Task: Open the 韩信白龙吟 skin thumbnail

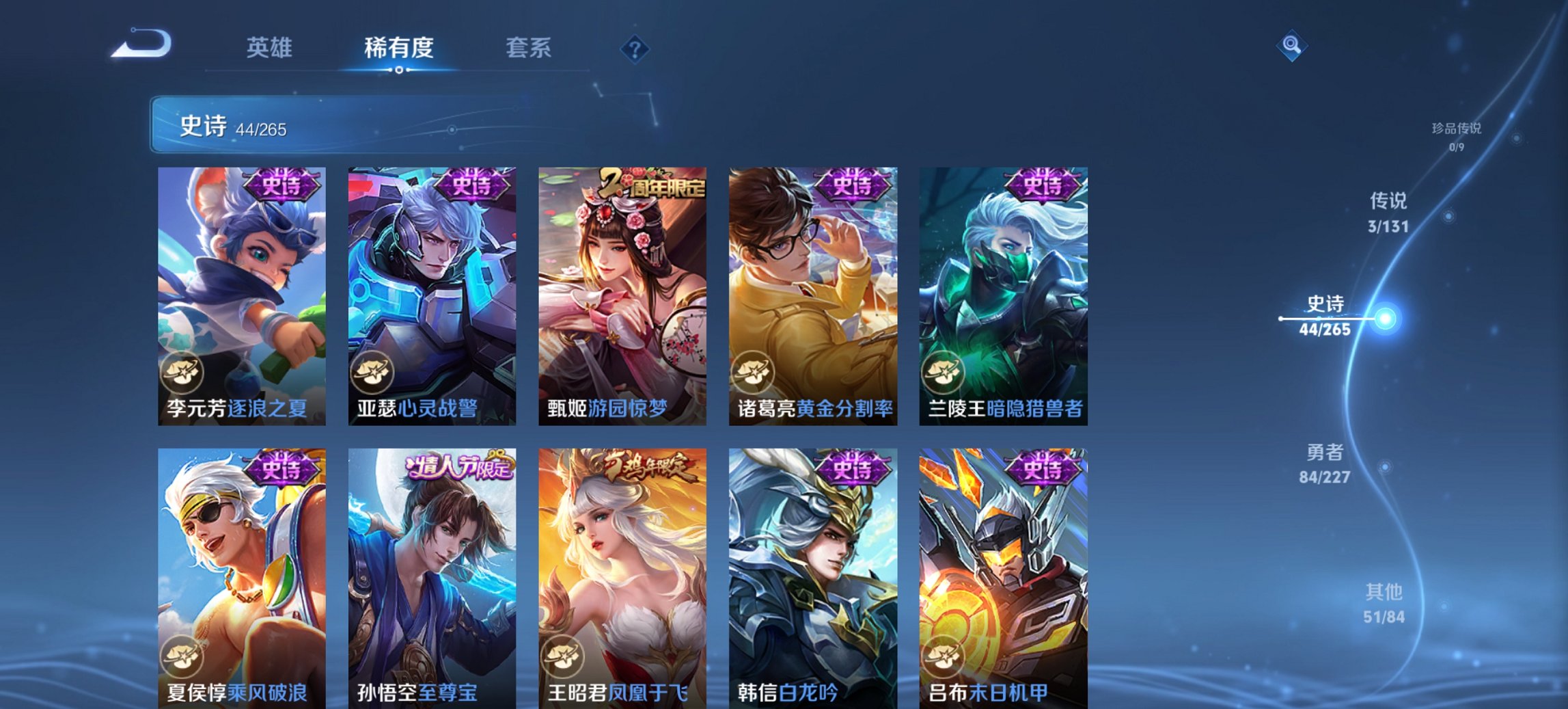Action: tap(814, 573)
